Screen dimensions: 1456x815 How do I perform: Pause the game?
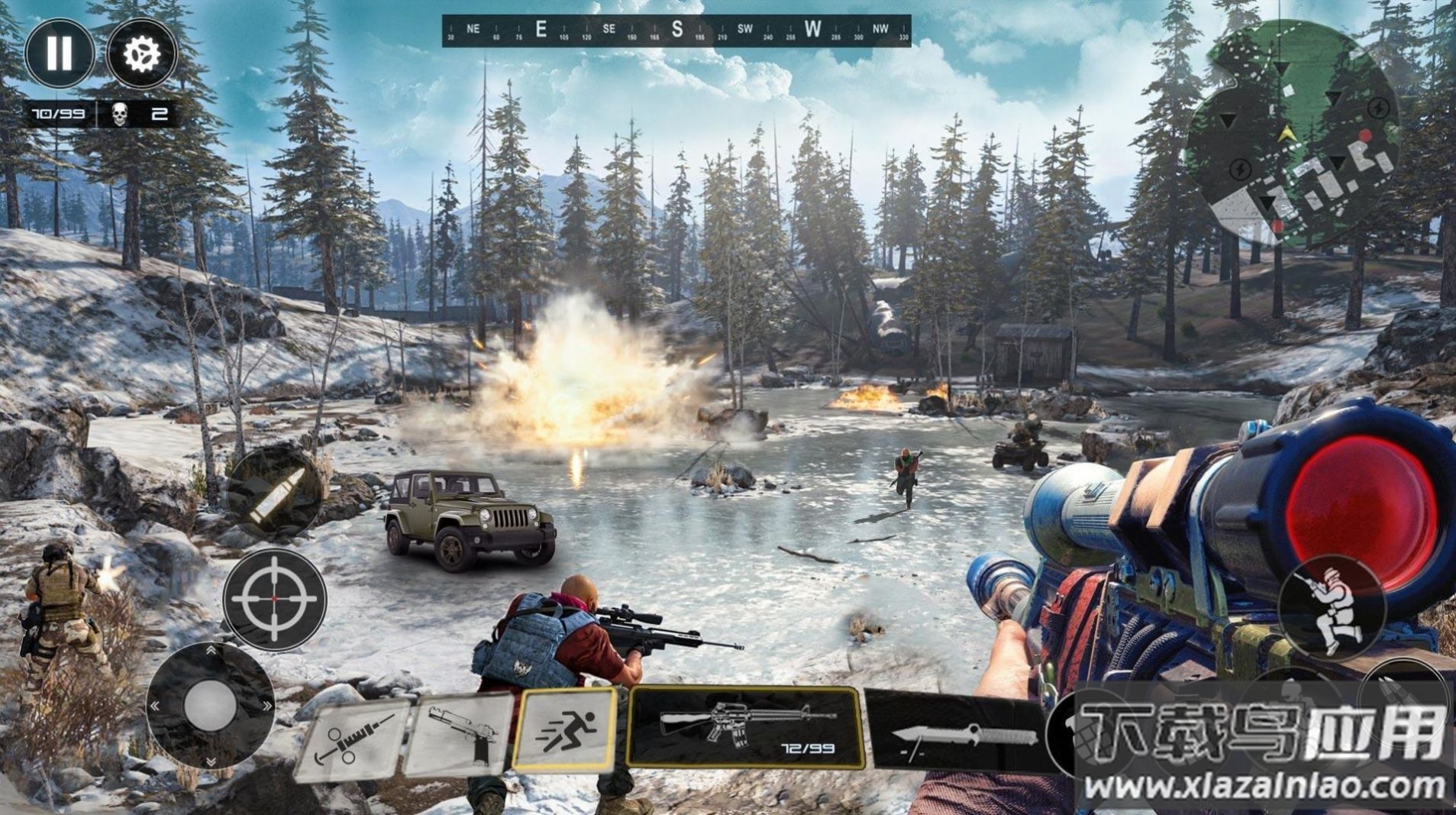pos(60,53)
